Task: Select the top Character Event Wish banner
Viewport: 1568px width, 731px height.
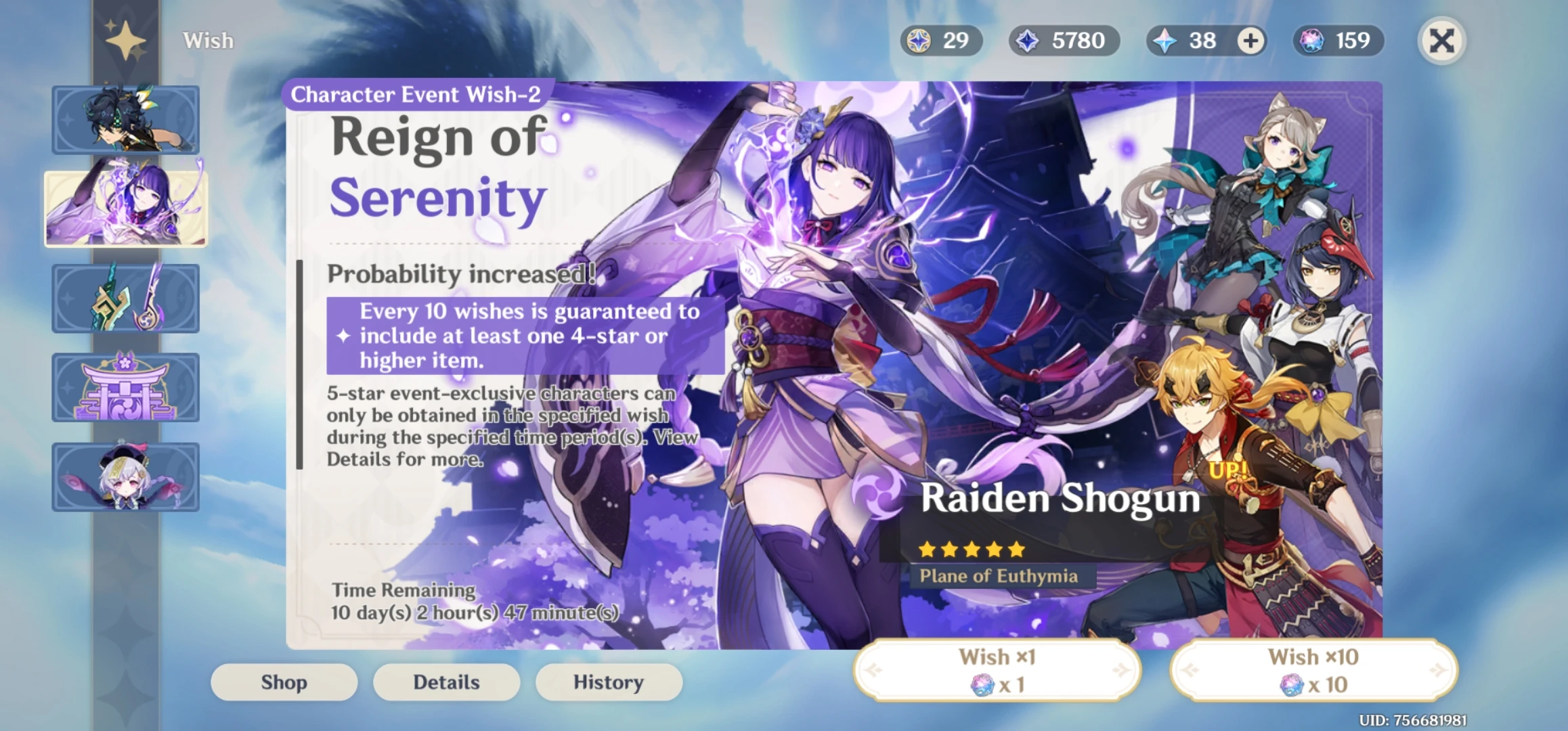Action: tap(126, 118)
